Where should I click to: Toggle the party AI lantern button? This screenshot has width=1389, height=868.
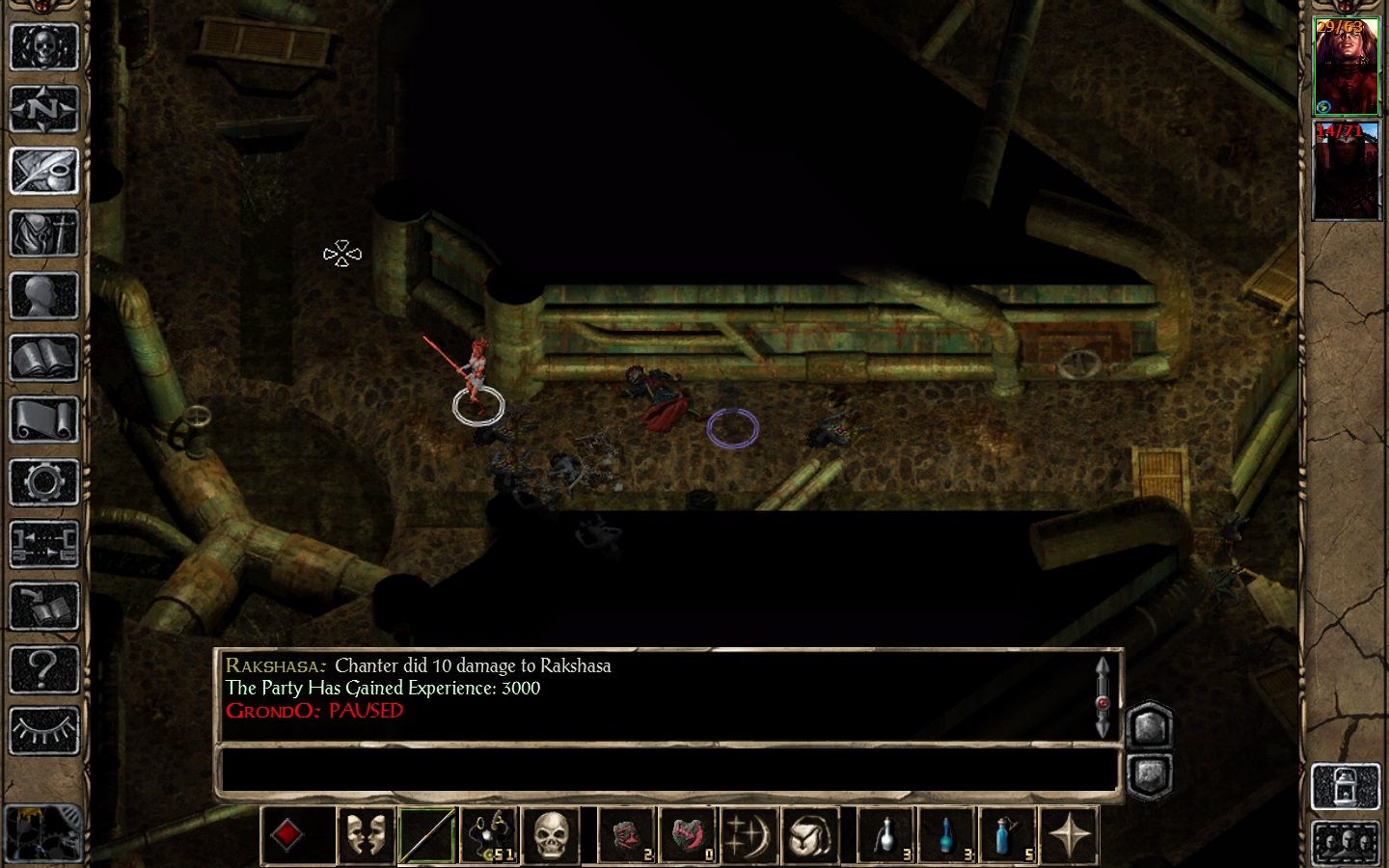pos(1346,787)
